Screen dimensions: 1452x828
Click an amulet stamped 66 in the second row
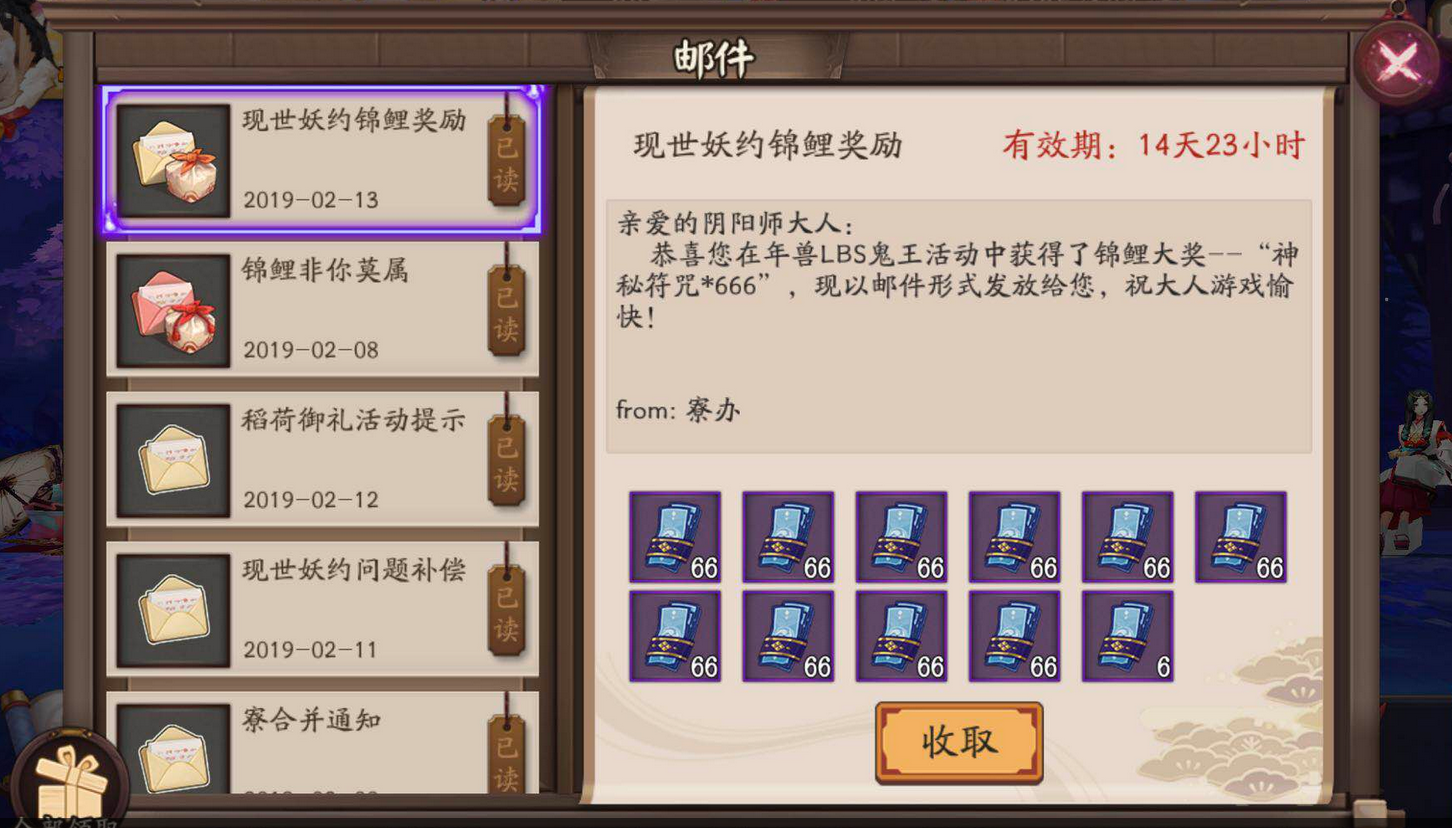pyautogui.click(x=787, y=636)
